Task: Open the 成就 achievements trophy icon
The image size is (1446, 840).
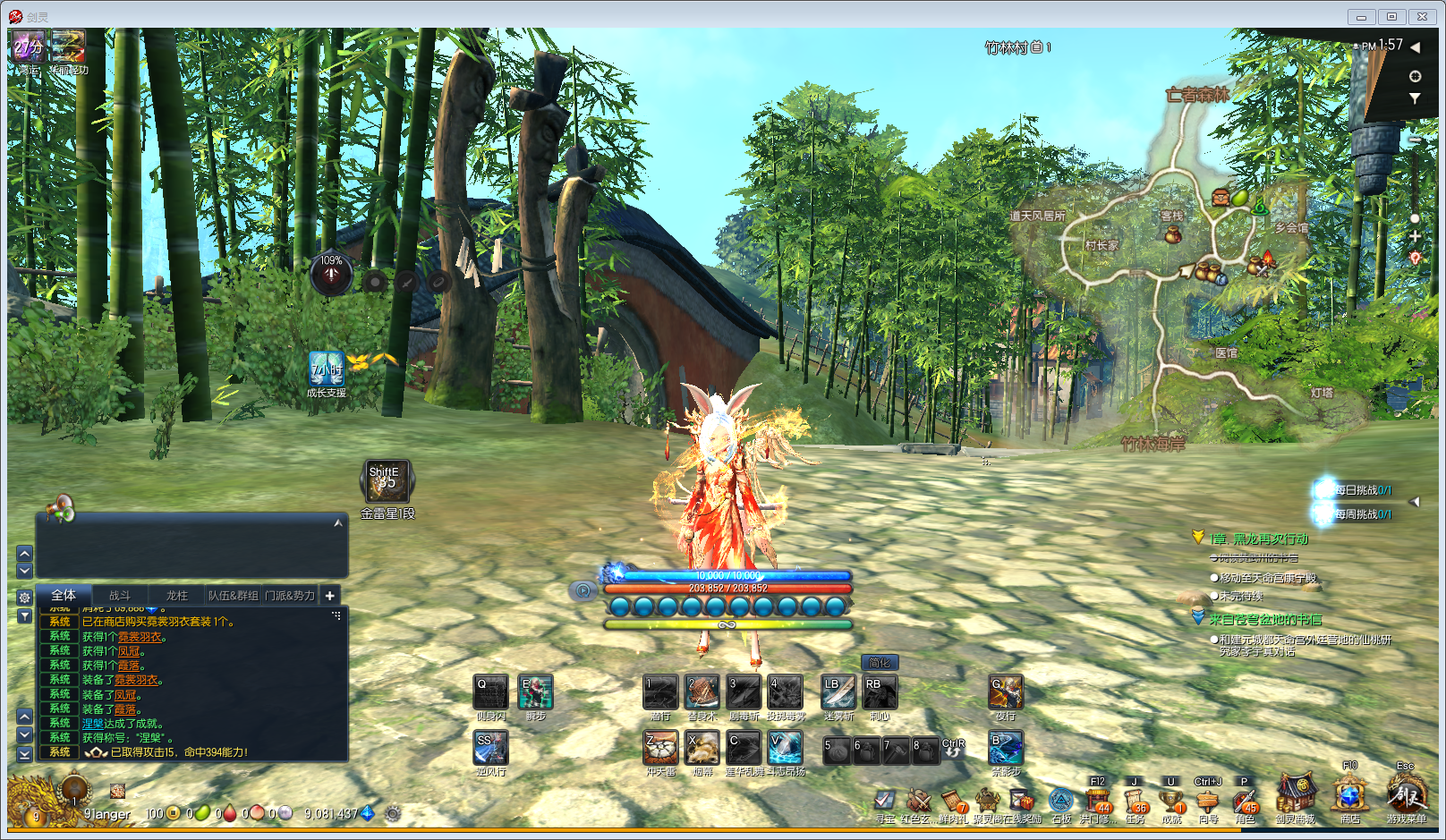Action: point(1171,802)
